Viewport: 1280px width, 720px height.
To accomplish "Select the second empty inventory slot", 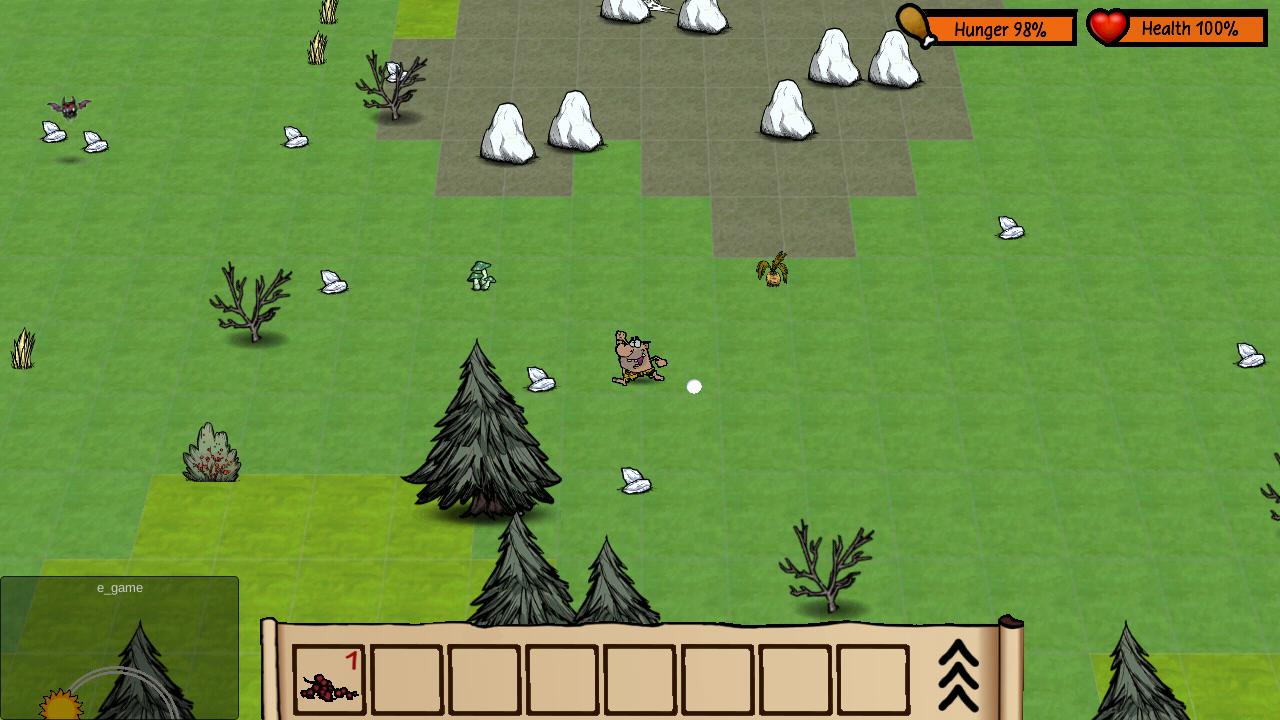I will (x=407, y=681).
